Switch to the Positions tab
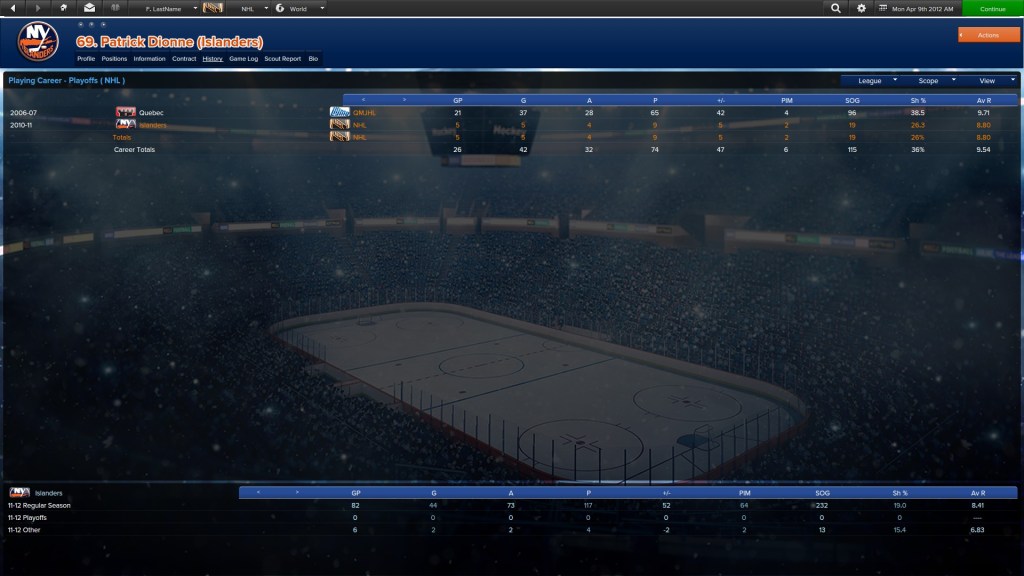 pos(114,59)
